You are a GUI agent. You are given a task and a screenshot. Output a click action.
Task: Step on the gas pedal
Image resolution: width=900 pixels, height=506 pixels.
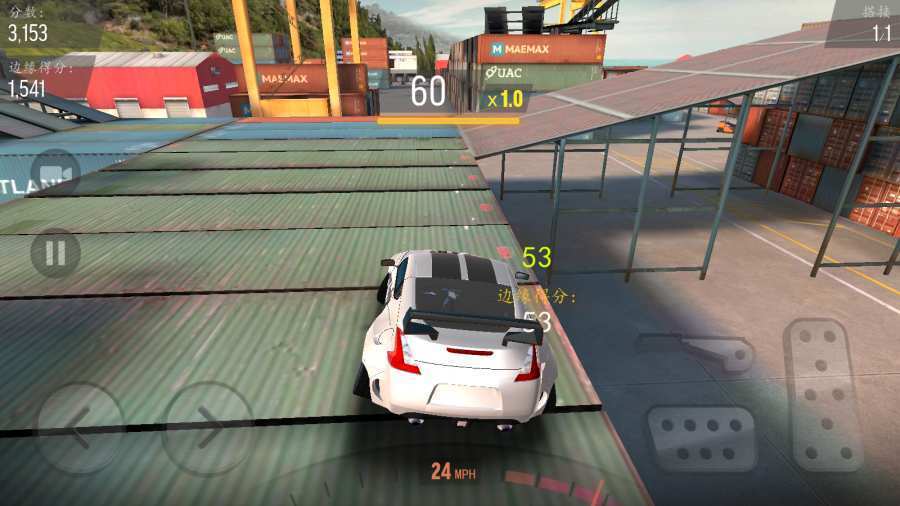tap(823, 395)
